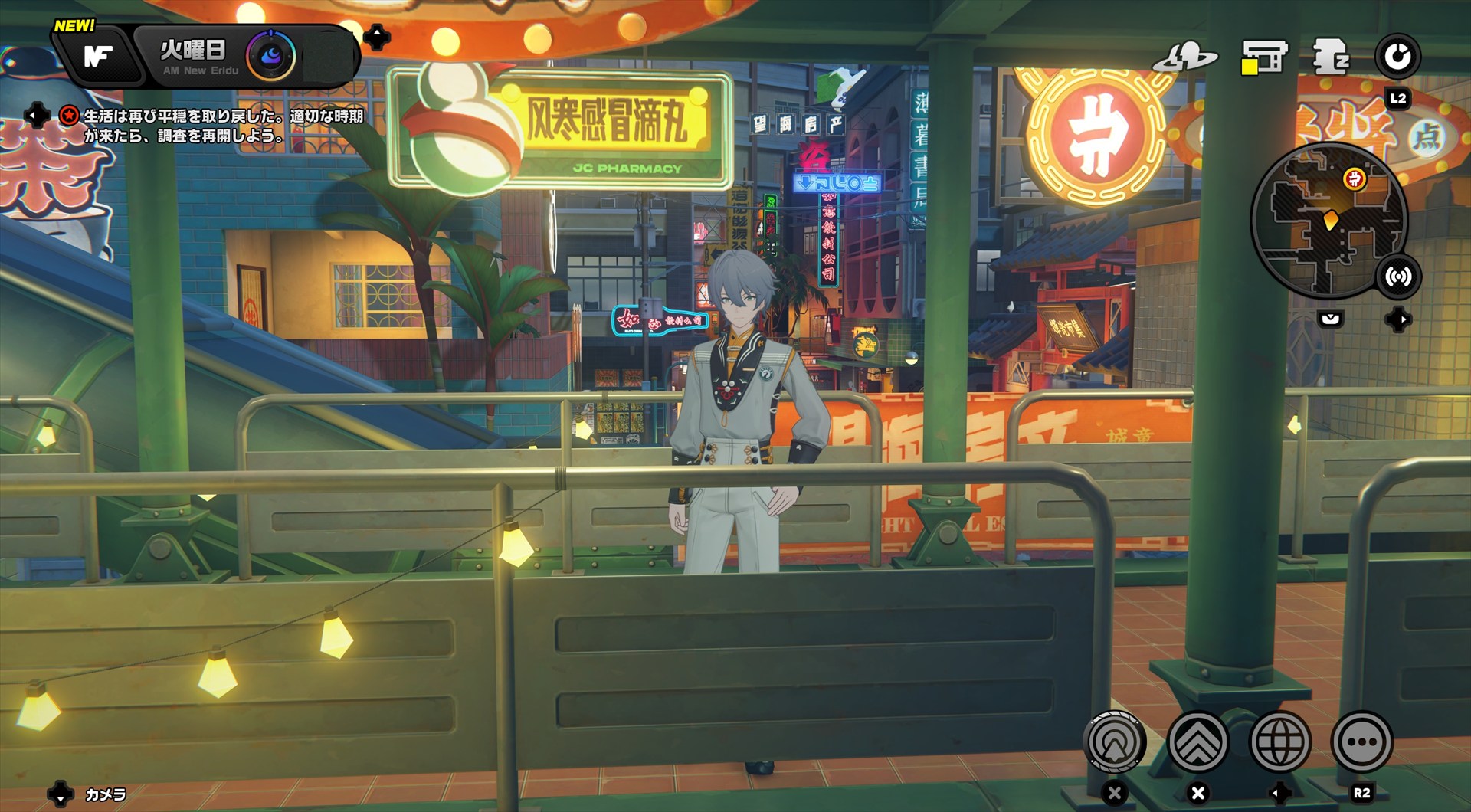Open the shop icon with yellow square
This screenshot has height=812, width=1471.
[1263, 57]
